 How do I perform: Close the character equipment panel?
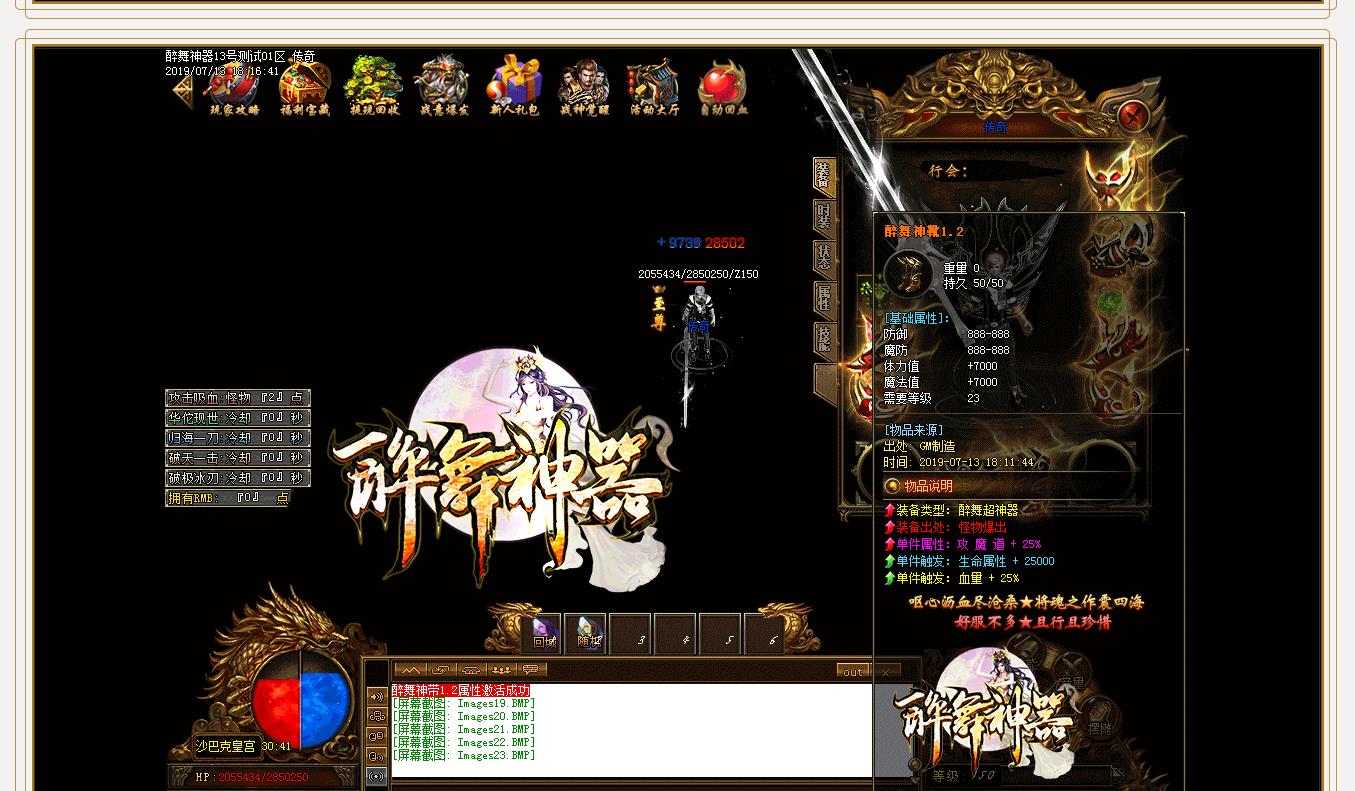pos(1133,118)
